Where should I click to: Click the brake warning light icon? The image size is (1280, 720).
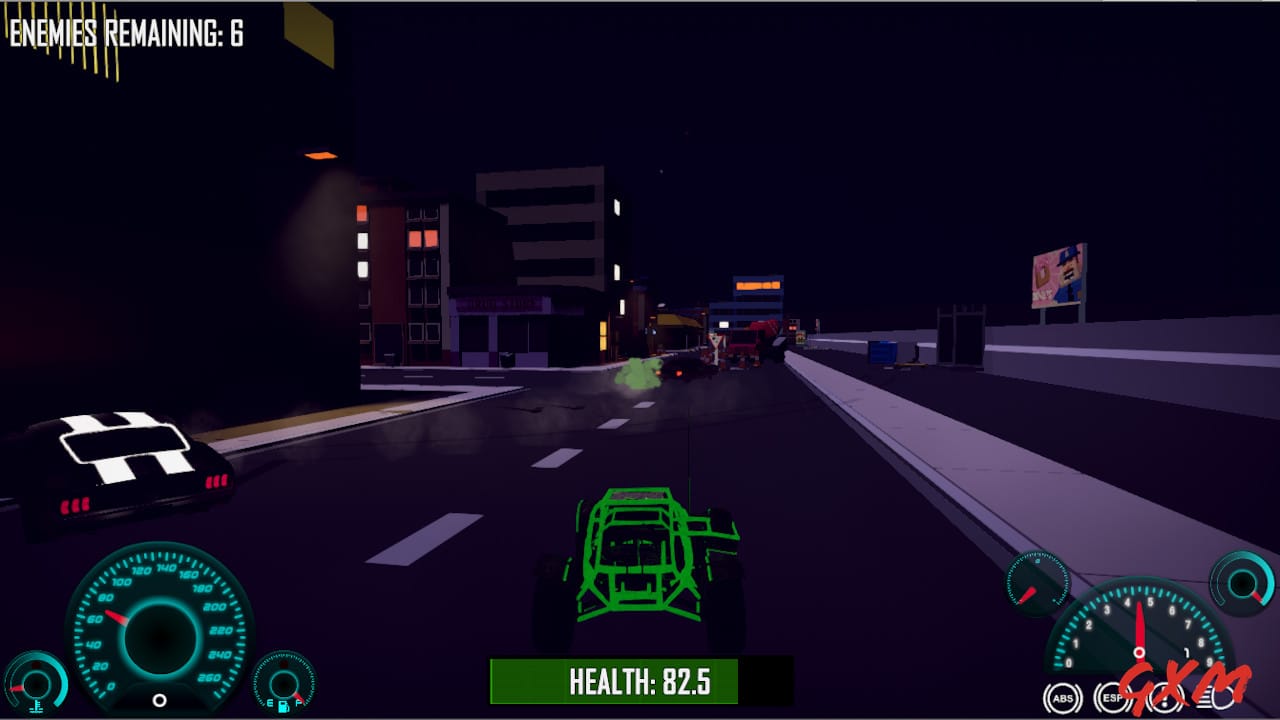tap(1163, 698)
